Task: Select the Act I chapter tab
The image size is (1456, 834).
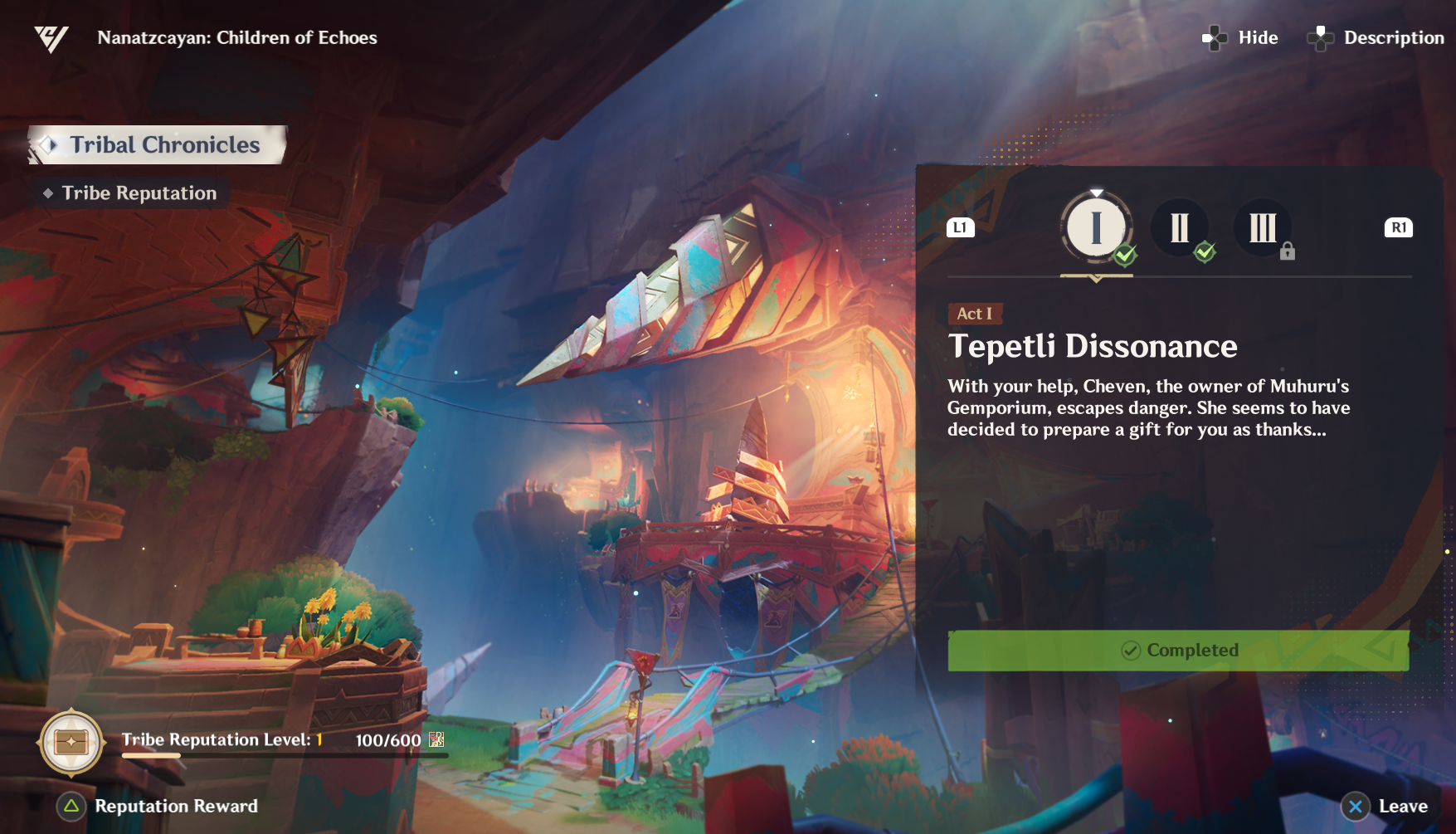Action: coord(1096,227)
